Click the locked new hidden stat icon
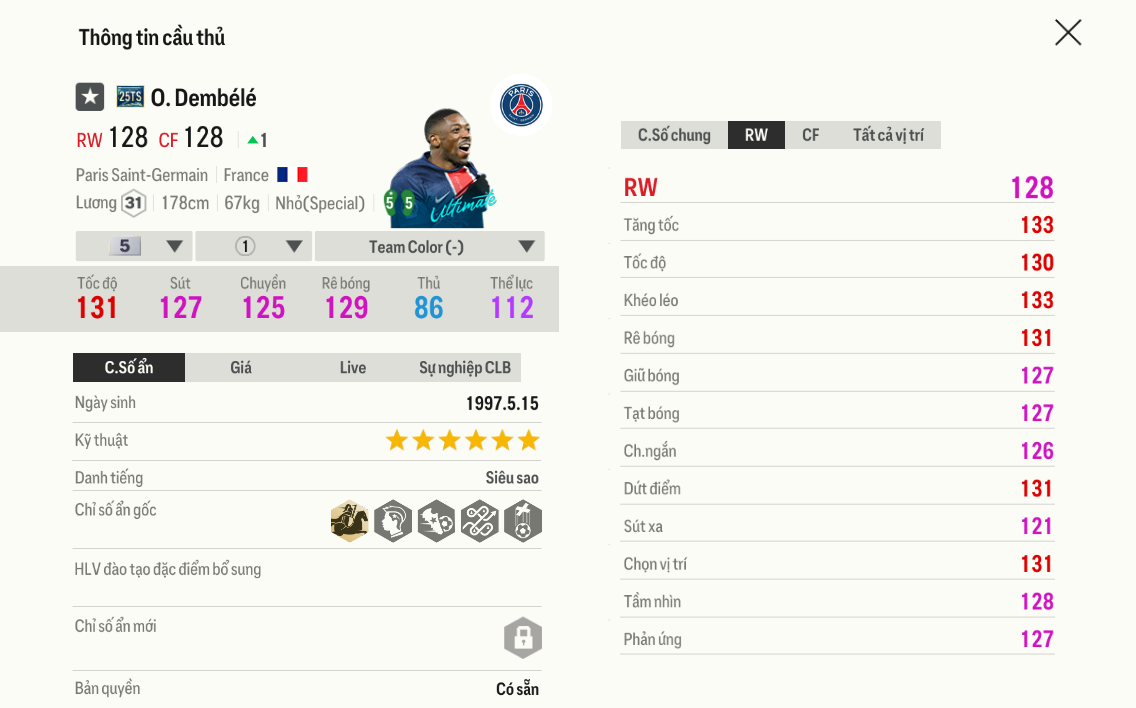The width and height of the screenshot is (1136, 708). [522, 637]
